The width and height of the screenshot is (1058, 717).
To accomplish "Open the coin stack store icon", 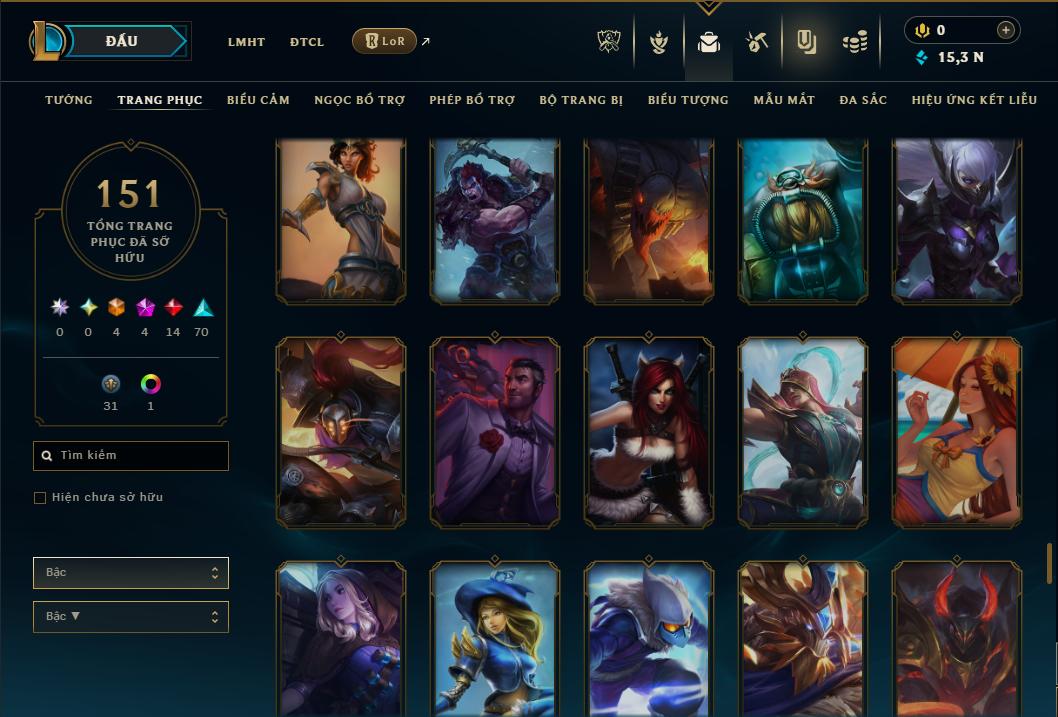I will click(x=854, y=42).
